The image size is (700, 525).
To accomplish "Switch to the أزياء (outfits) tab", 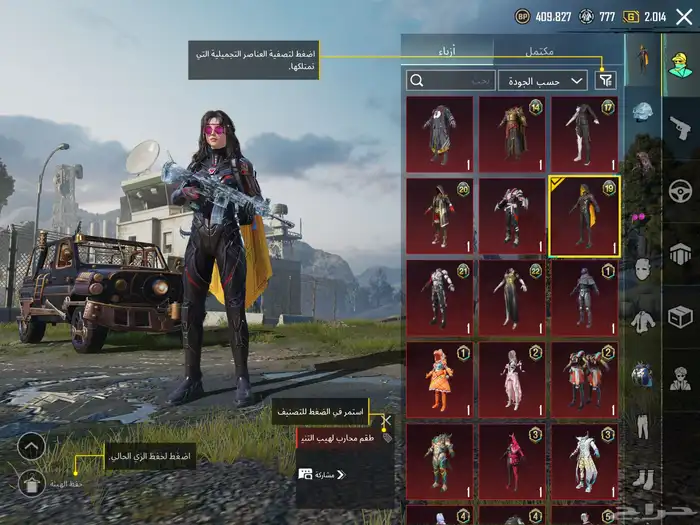I will click(x=446, y=52).
